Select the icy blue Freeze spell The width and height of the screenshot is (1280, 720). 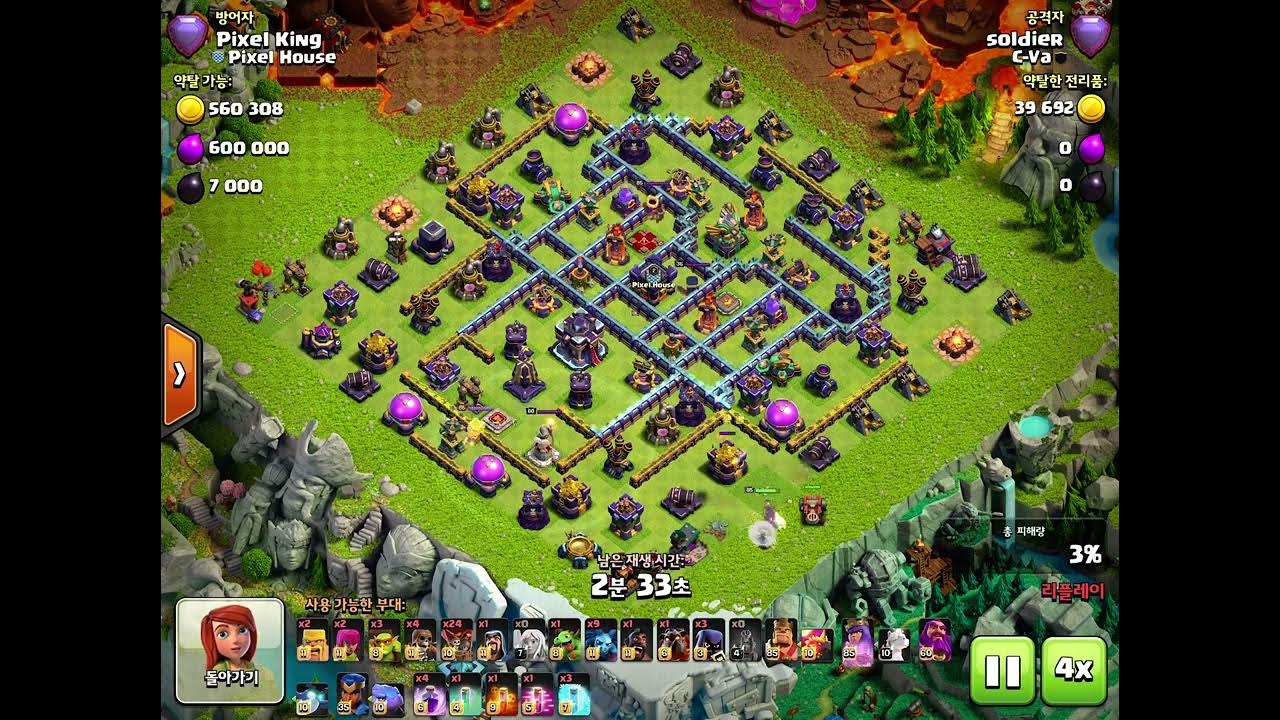573,694
